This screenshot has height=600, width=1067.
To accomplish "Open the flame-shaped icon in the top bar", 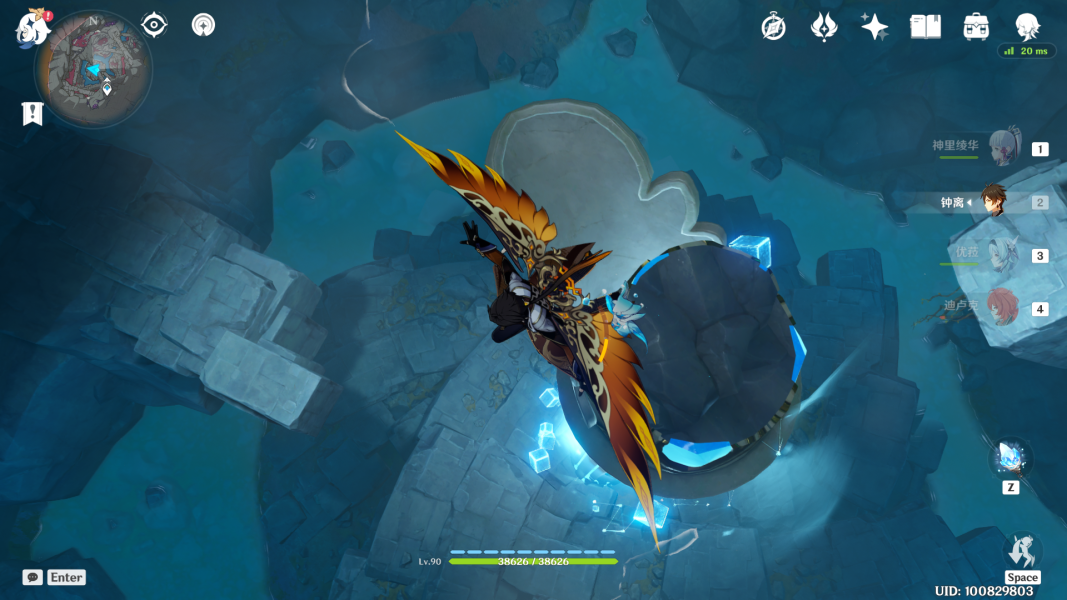I will [823, 27].
